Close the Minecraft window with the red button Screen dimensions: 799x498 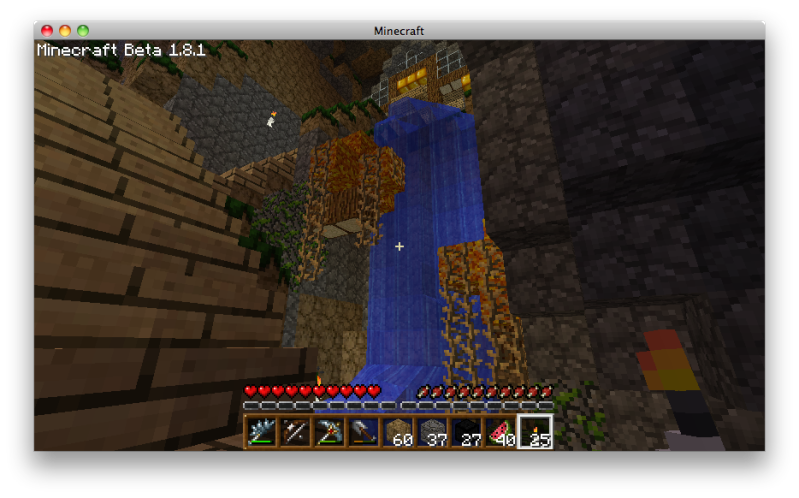(47, 31)
